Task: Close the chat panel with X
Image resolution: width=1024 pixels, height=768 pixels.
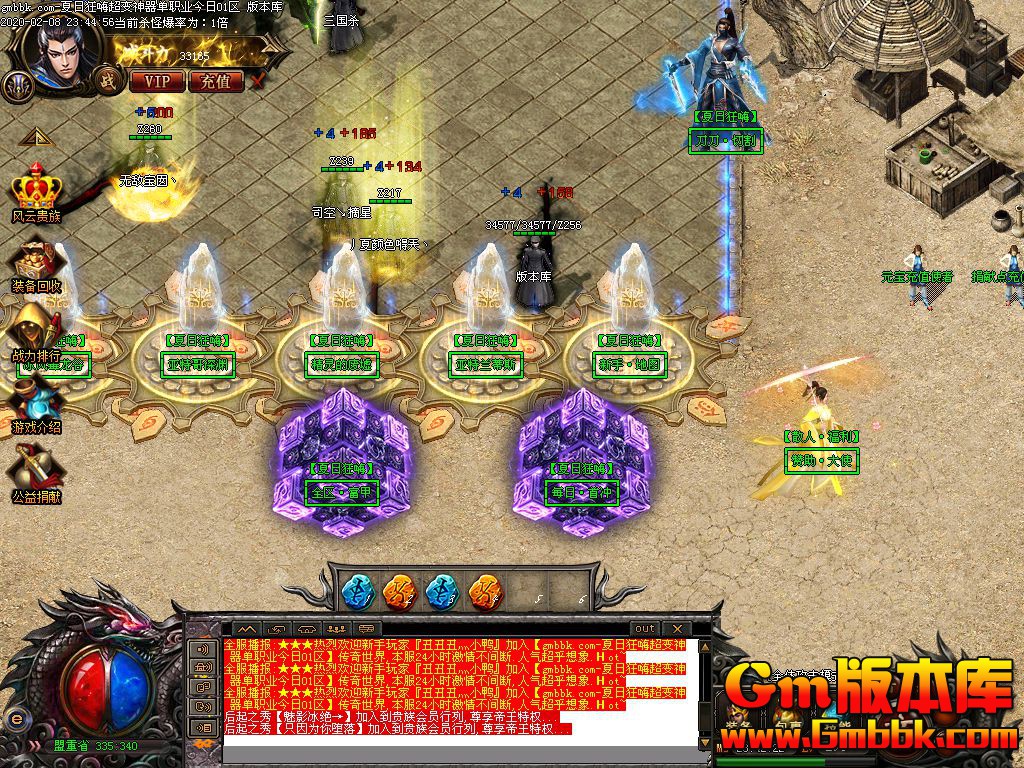Action: pos(677,629)
